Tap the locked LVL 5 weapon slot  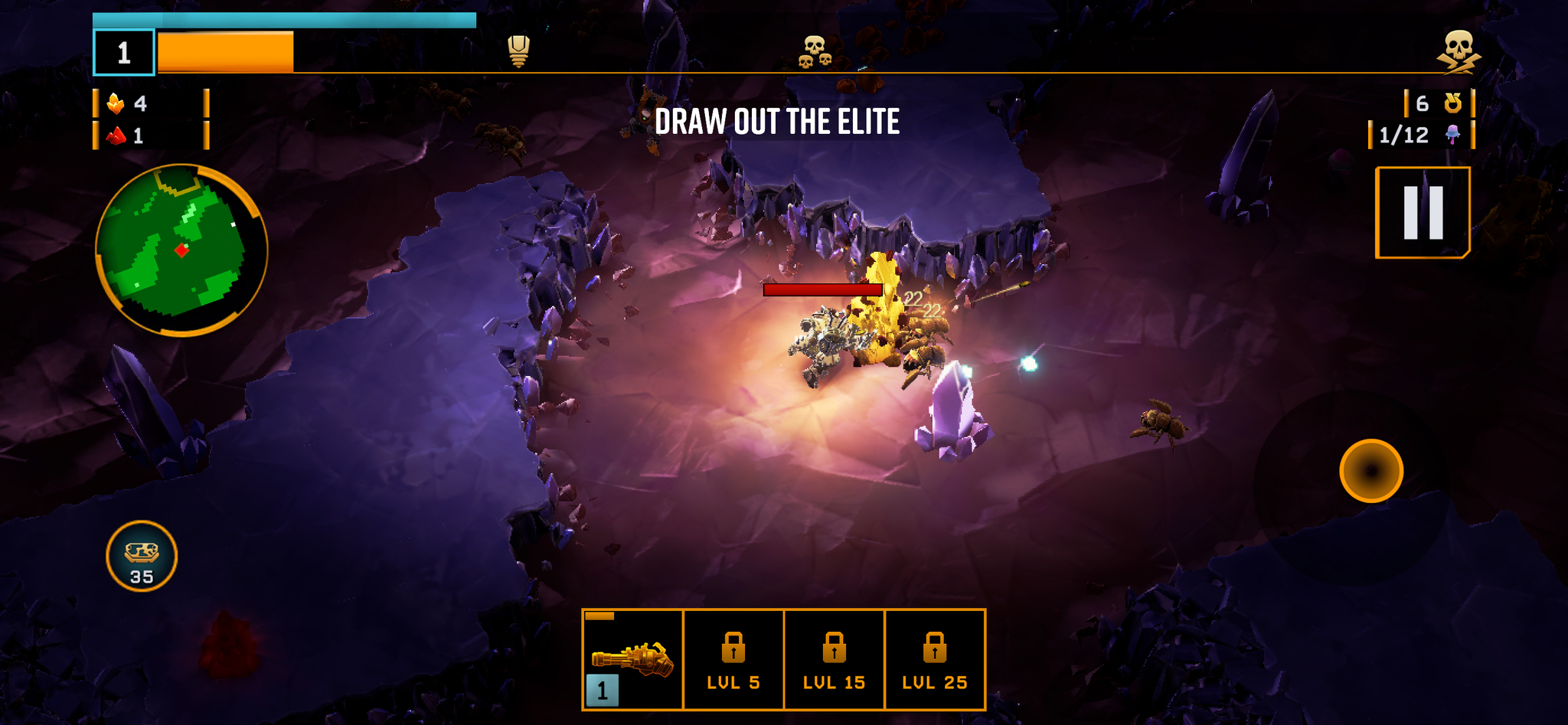click(733, 659)
